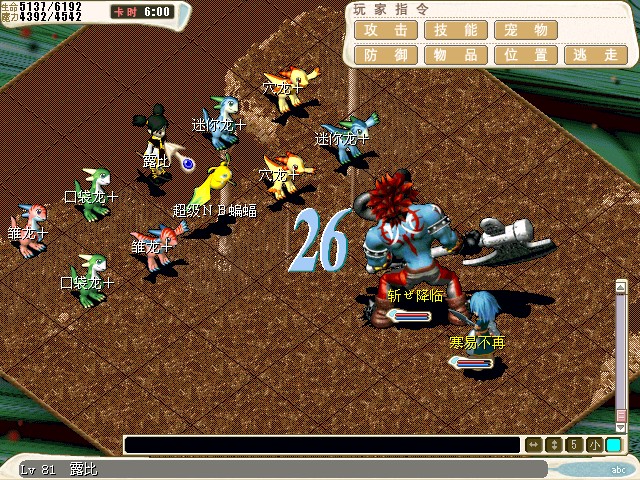Click the chat button labeled 5

click(574, 445)
